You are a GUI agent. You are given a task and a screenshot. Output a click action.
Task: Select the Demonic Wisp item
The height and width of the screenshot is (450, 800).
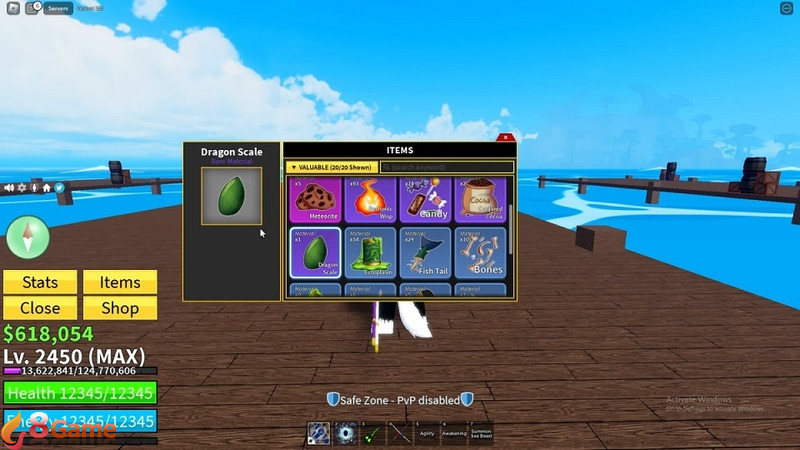pos(370,200)
